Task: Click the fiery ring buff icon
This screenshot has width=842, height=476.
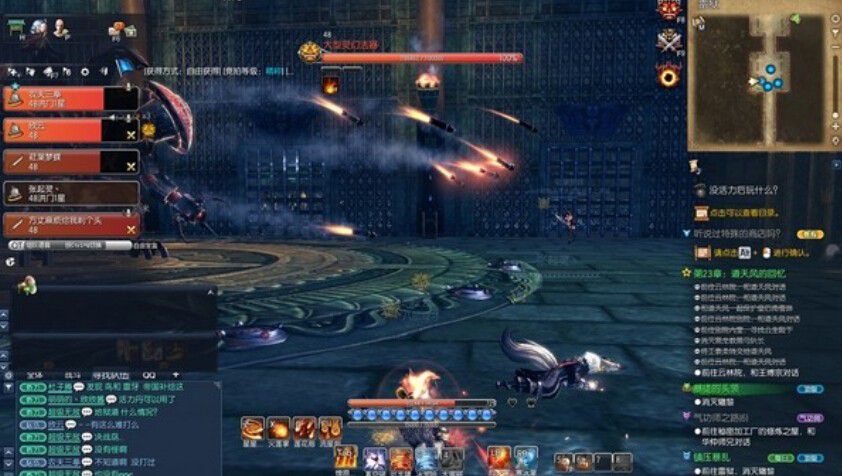Action: click(x=667, y=75)
